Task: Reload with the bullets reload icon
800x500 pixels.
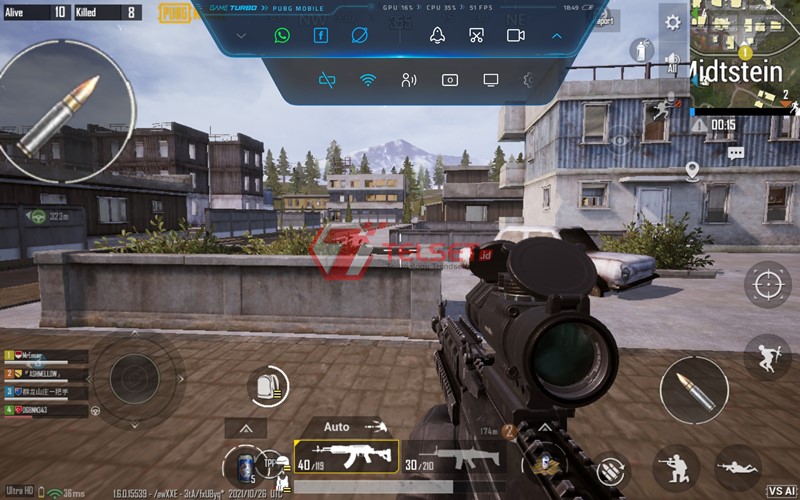Action: 609,468
